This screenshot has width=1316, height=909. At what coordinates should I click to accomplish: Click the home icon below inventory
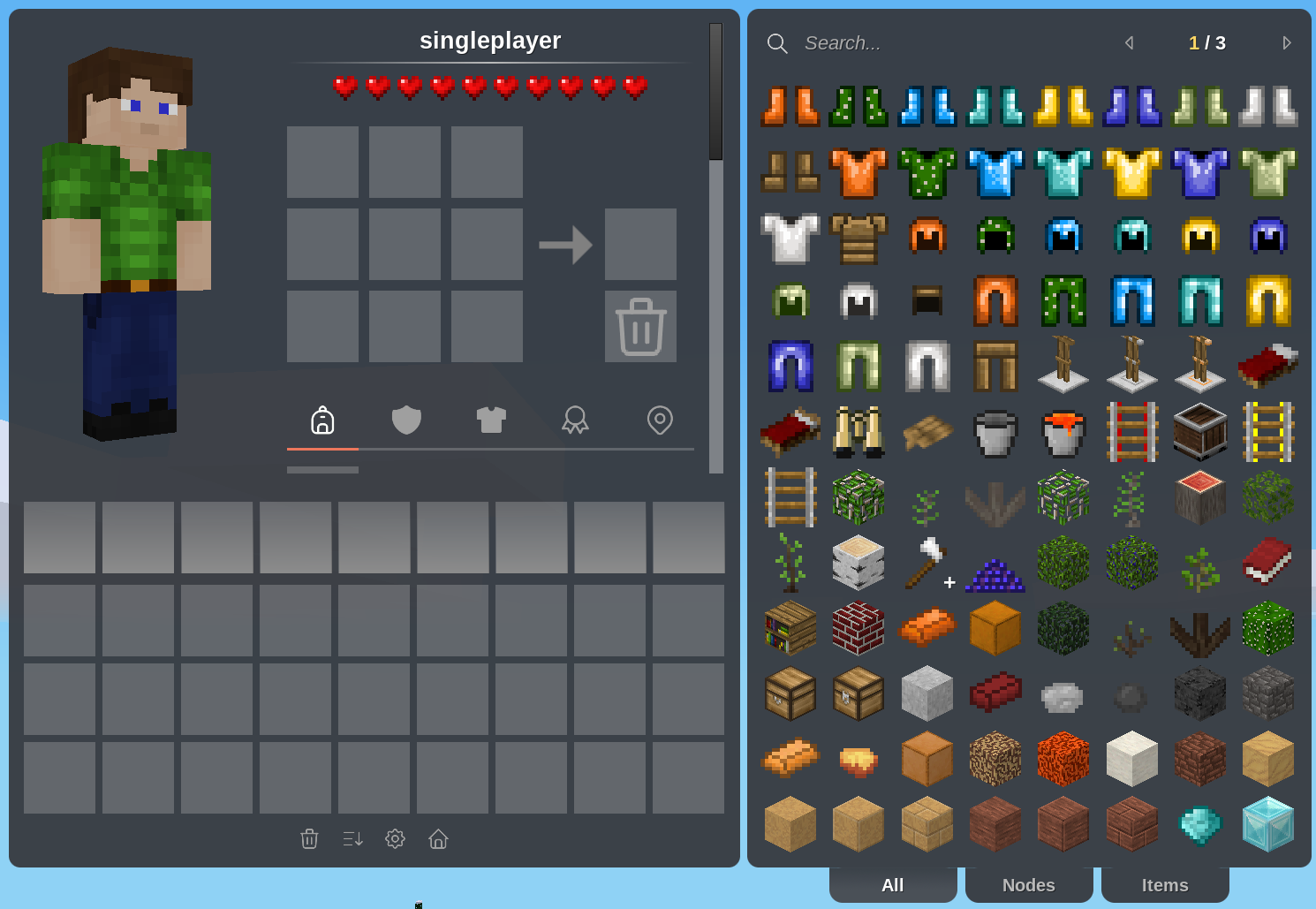[438, 838]
